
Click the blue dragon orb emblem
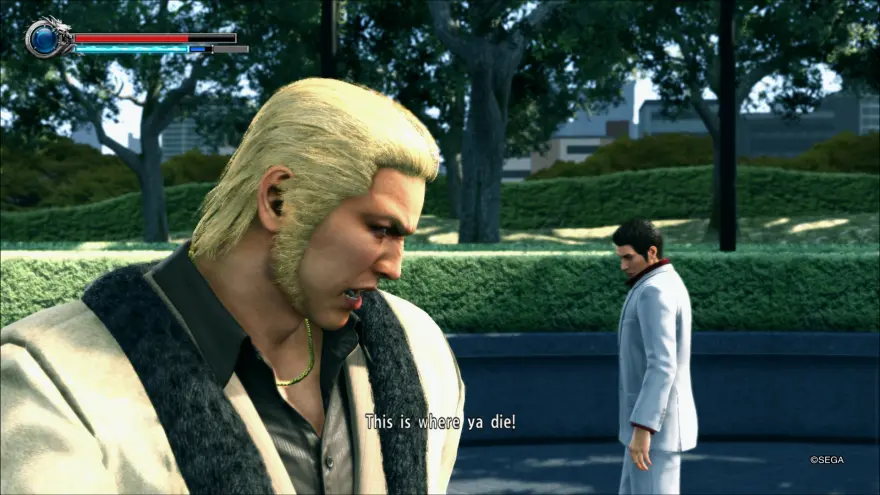(44, 40)
